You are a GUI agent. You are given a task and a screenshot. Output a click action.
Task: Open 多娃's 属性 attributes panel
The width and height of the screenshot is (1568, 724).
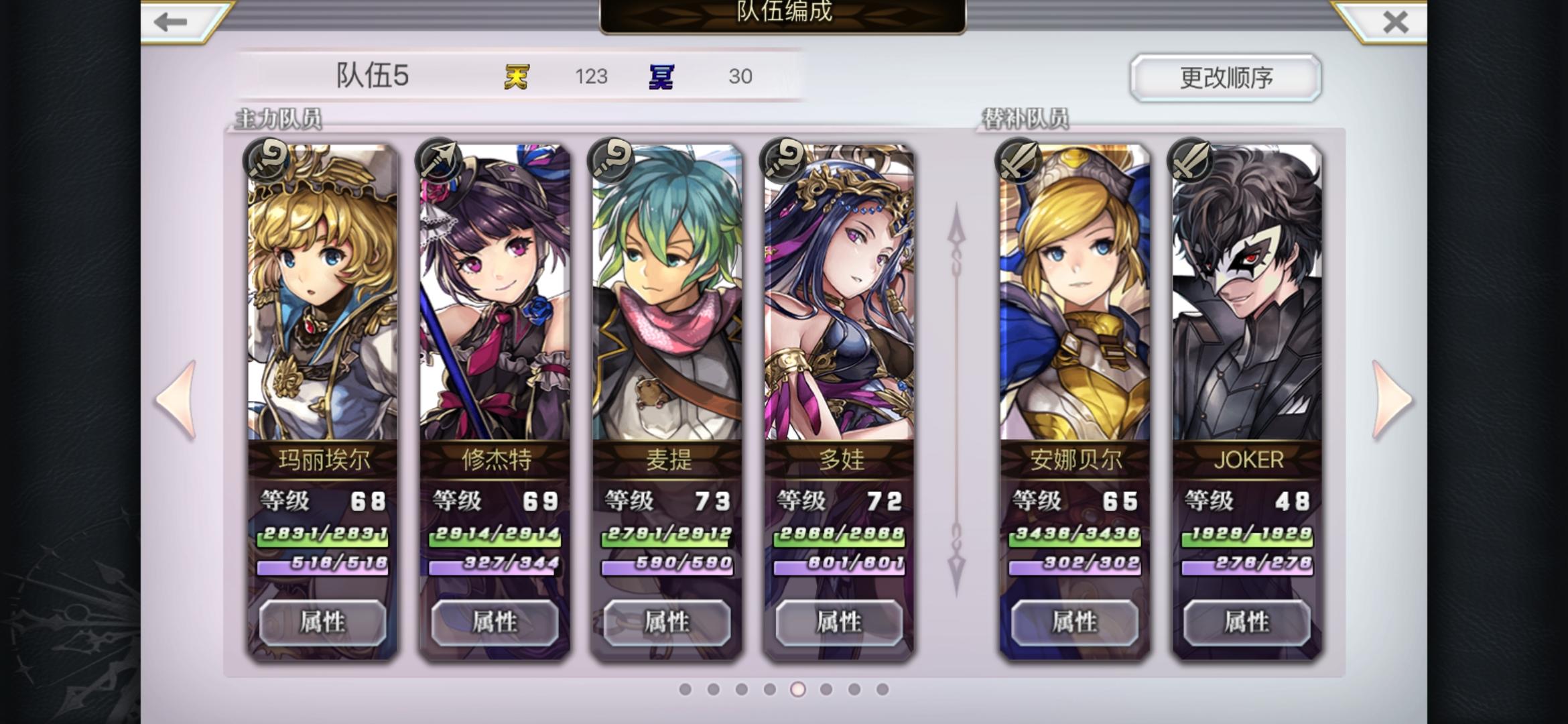click(840, 623)
